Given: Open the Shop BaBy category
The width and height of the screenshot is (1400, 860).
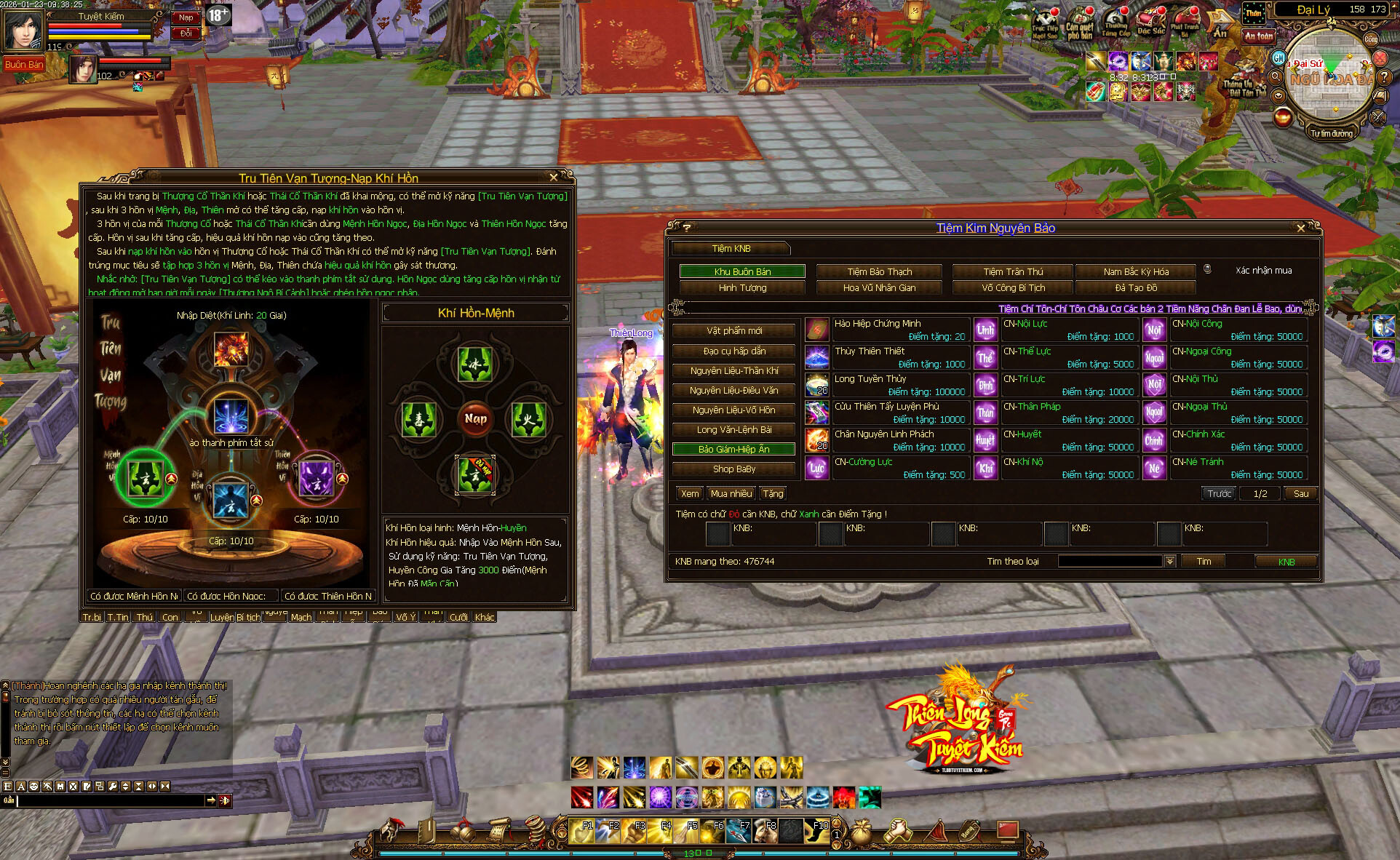Looking at the screenshot, I should [x=734, y=469].
